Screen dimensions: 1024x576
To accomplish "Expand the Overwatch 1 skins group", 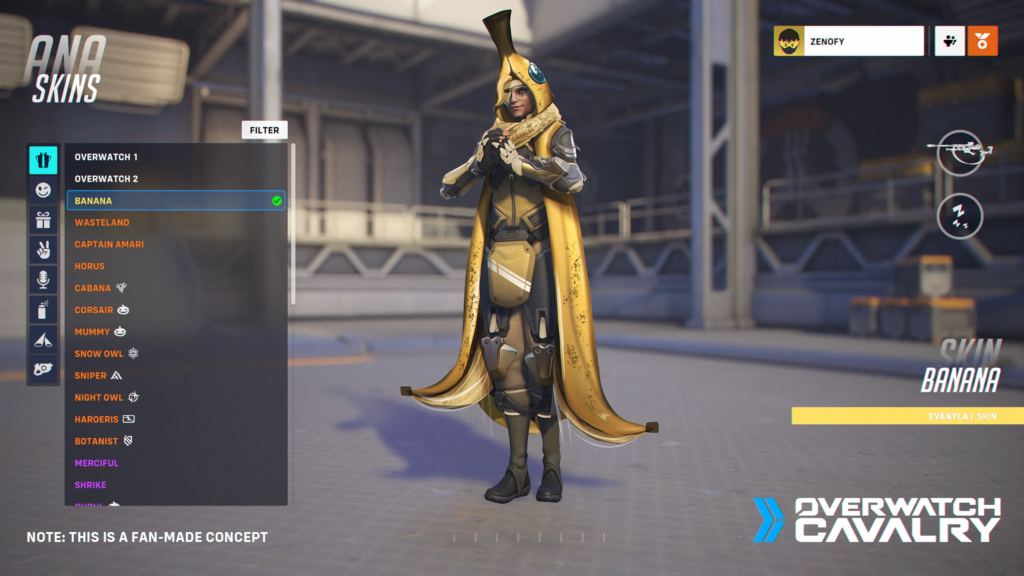I will (x=106, y=157).
